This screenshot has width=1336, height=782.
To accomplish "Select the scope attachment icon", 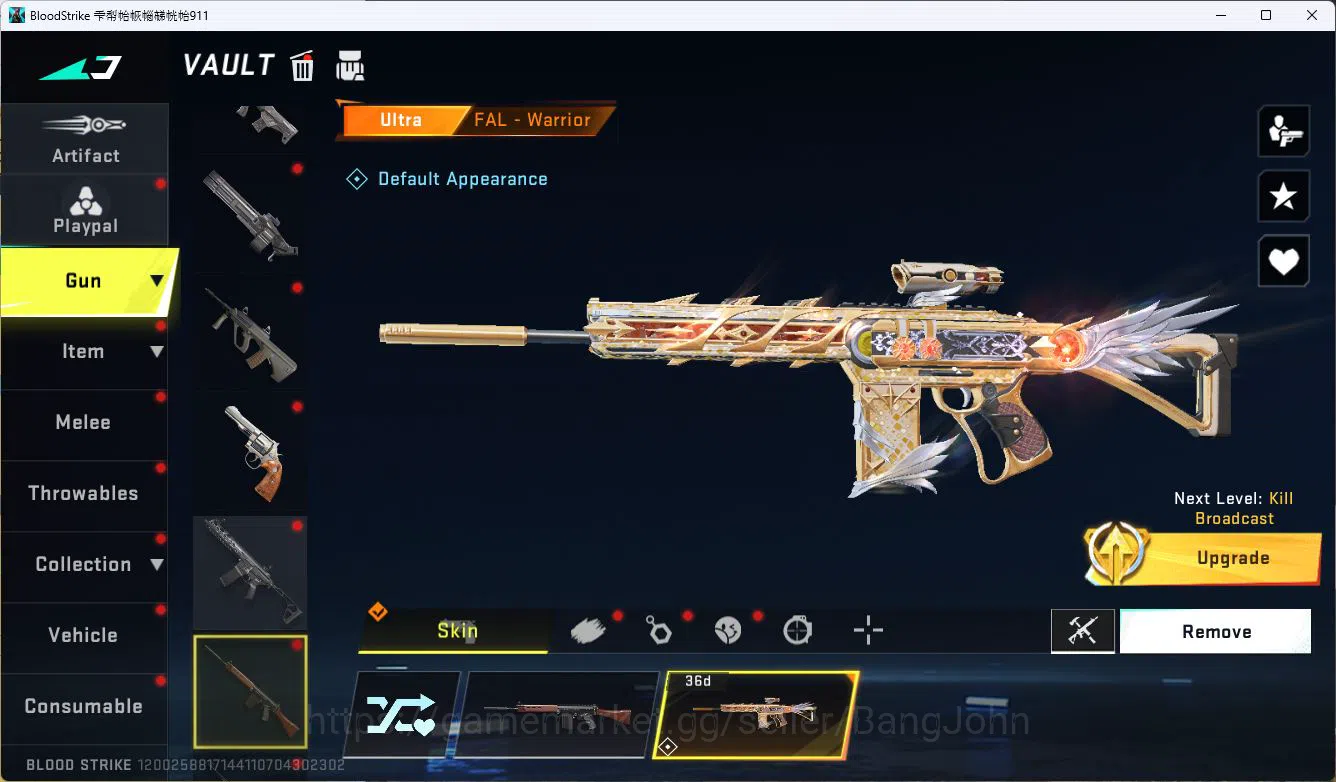I will pos(798,630).
